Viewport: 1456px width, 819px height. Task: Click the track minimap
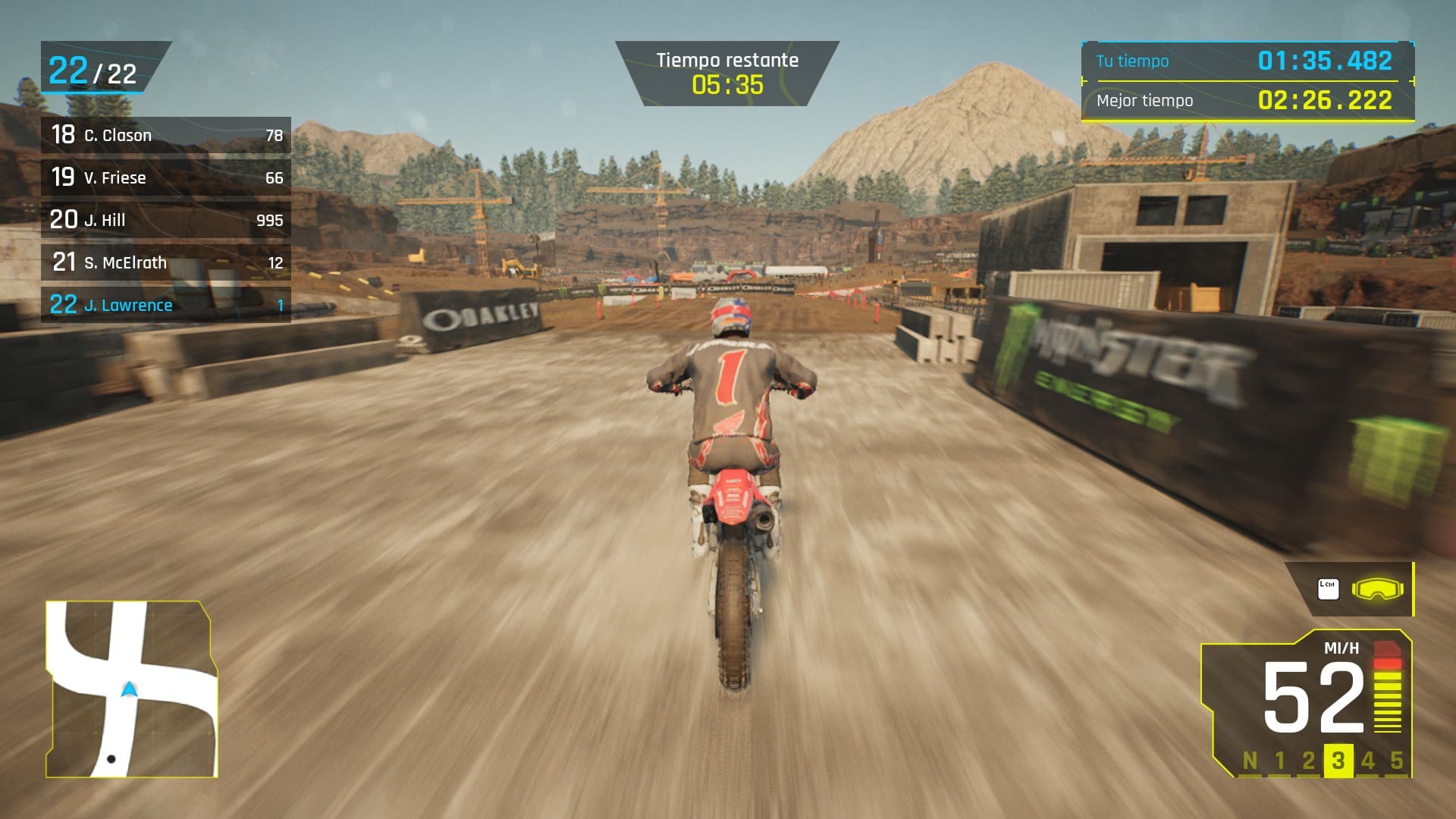click(x=132, y=689)
